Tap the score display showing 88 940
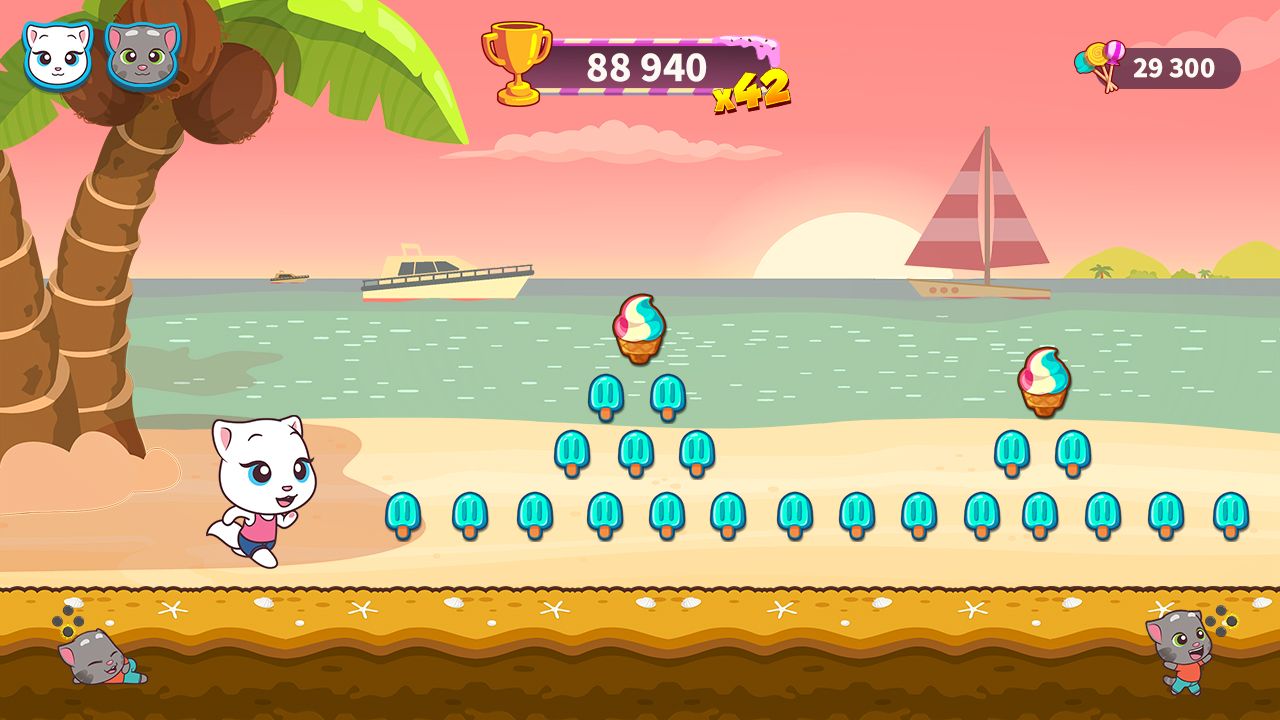 [648, 64]
